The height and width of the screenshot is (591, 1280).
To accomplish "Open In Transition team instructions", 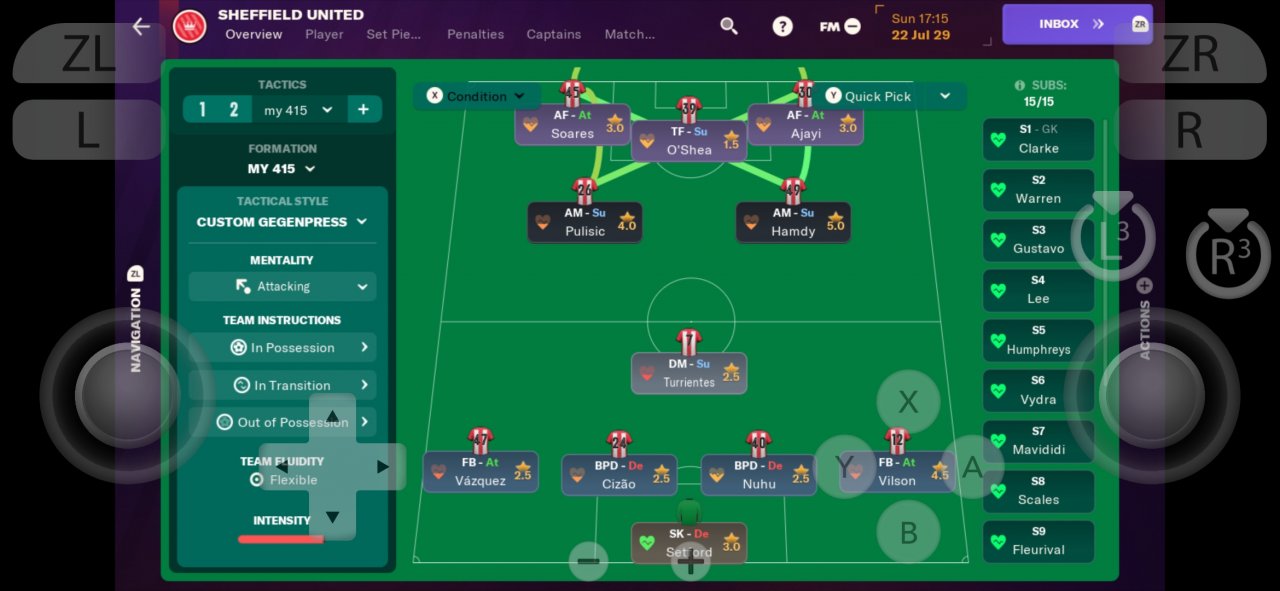I will click(x=282, y=385).
